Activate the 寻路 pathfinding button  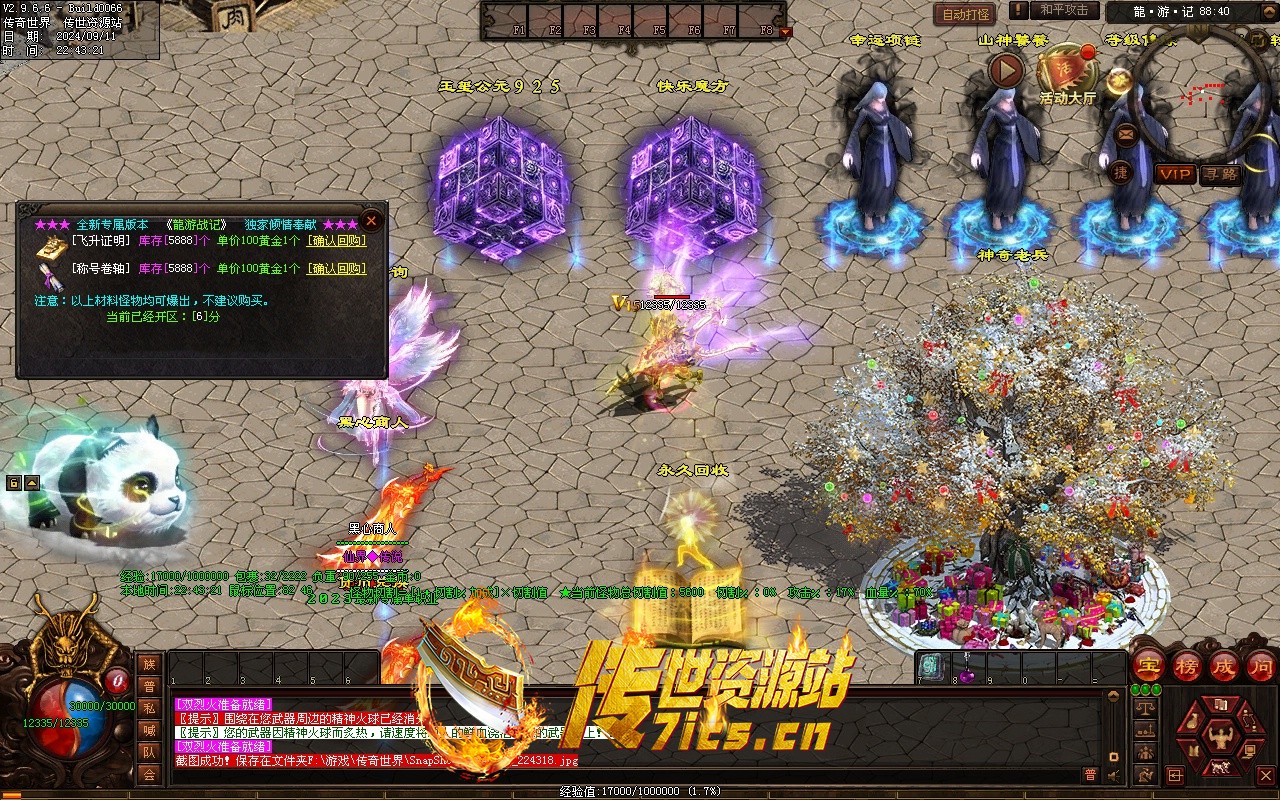pos(1220,174)
